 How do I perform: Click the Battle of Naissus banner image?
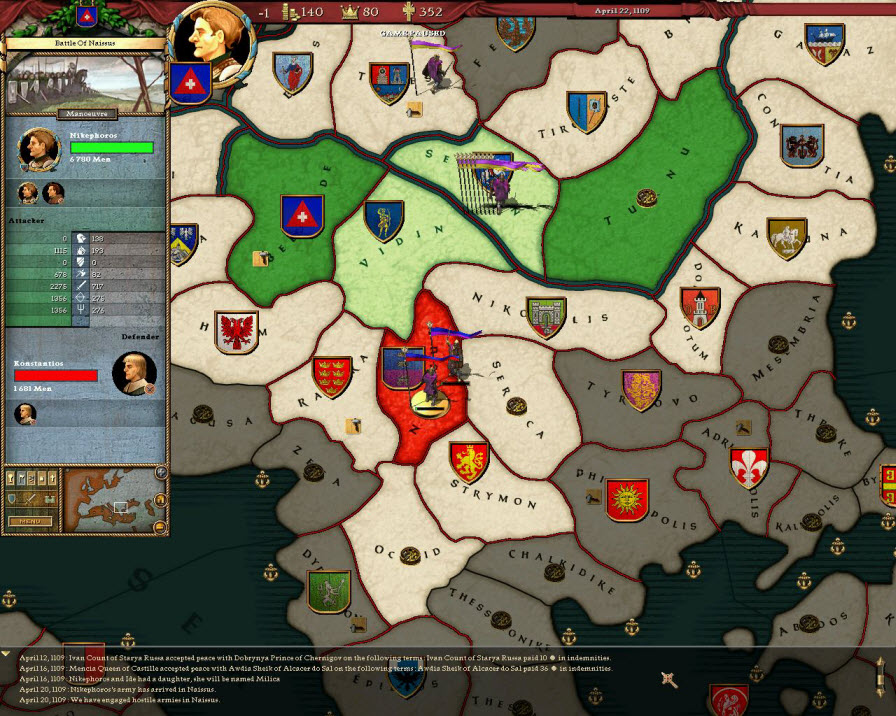[83, 76]
